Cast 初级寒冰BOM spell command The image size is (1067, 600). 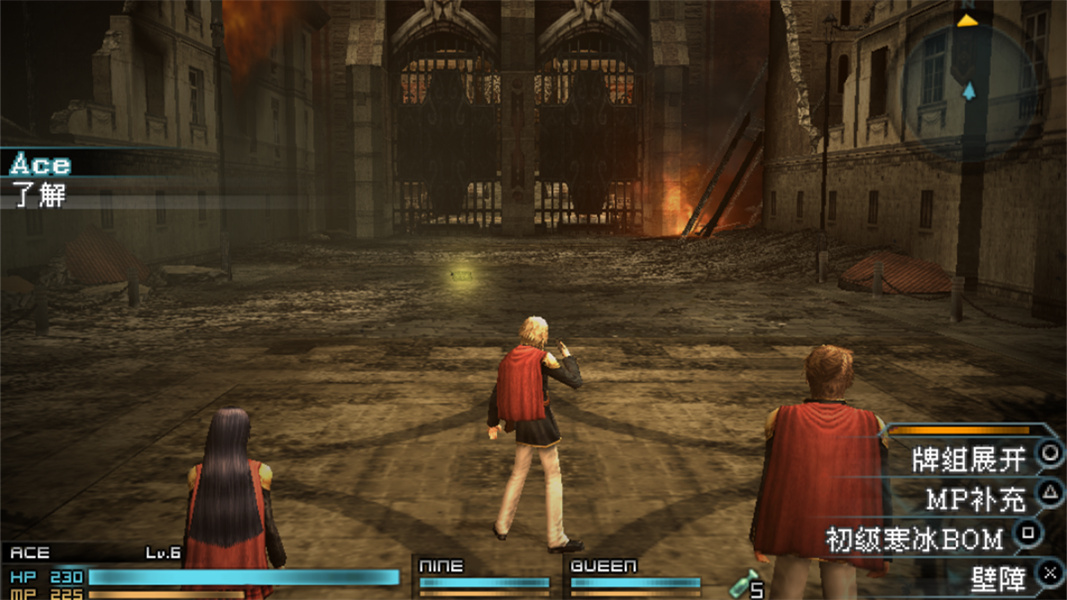pos(914,539)
